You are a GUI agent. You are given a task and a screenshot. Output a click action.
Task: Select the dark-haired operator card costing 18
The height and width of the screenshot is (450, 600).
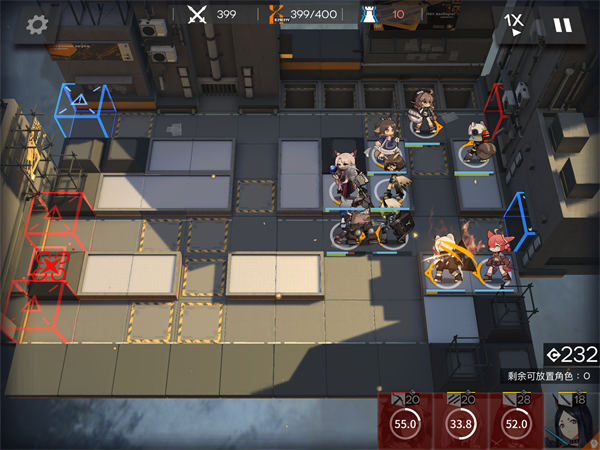pos(571,422)
